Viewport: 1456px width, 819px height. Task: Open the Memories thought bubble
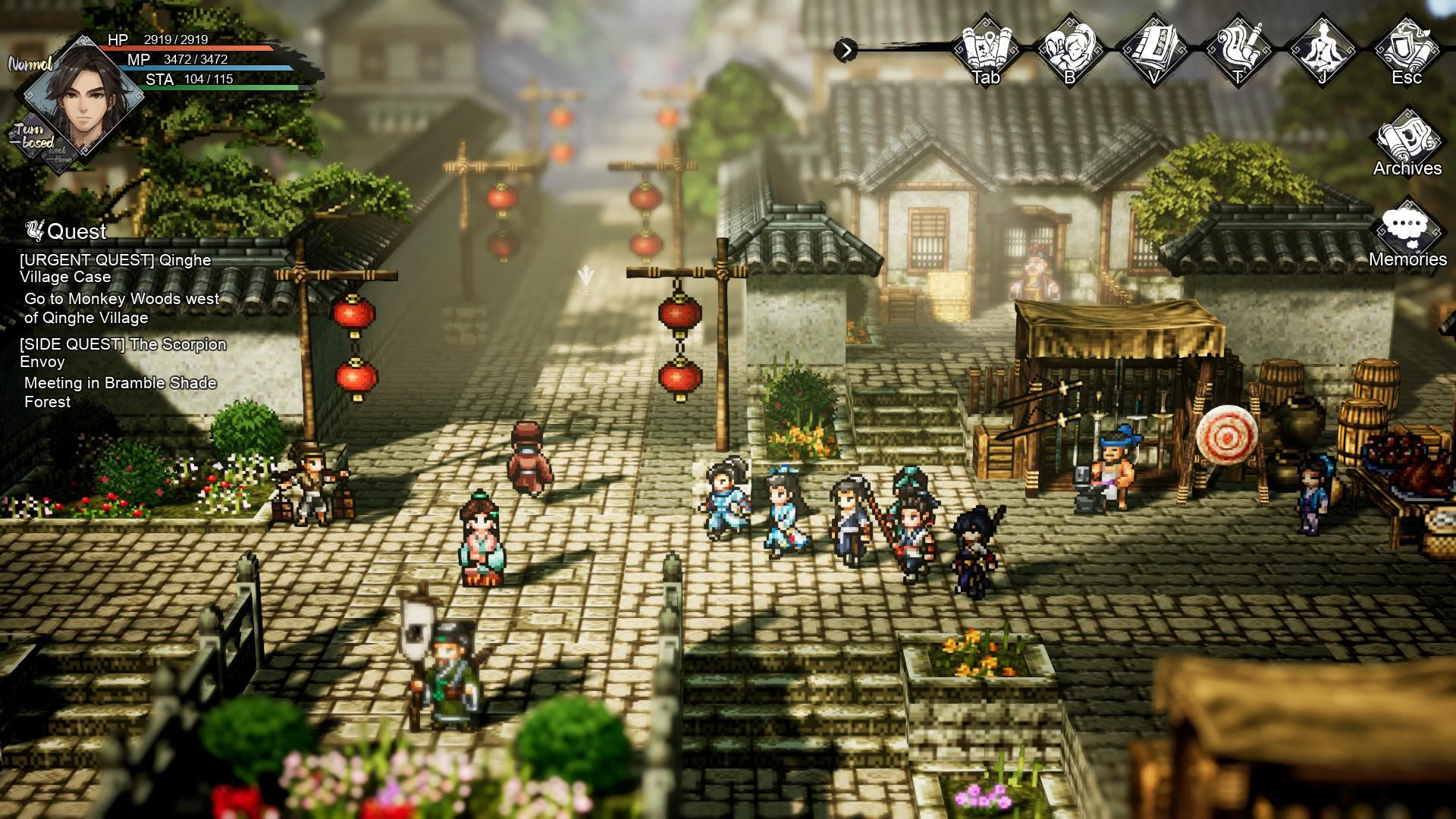(1407, 231)
